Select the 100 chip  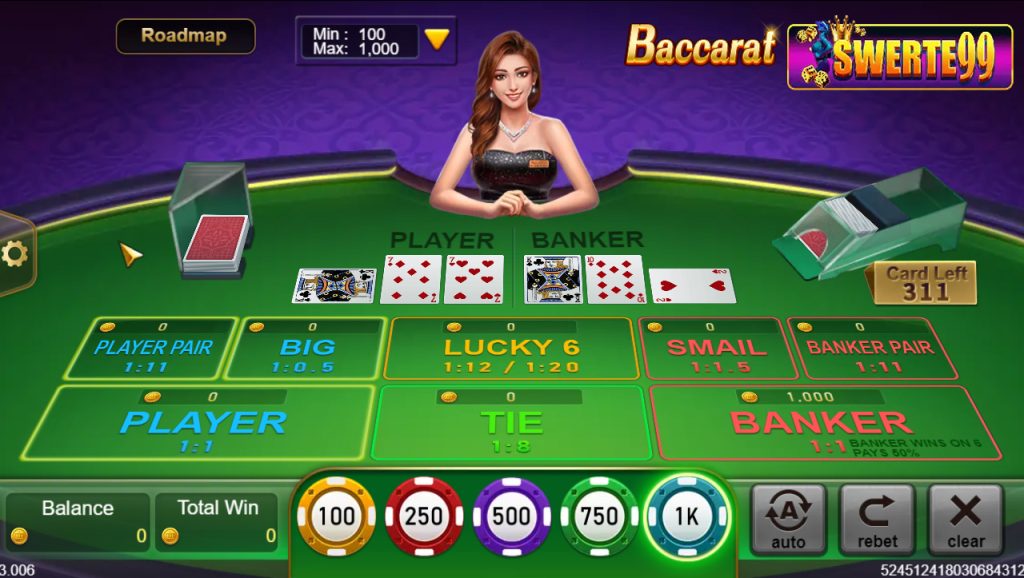coord(336,516)
